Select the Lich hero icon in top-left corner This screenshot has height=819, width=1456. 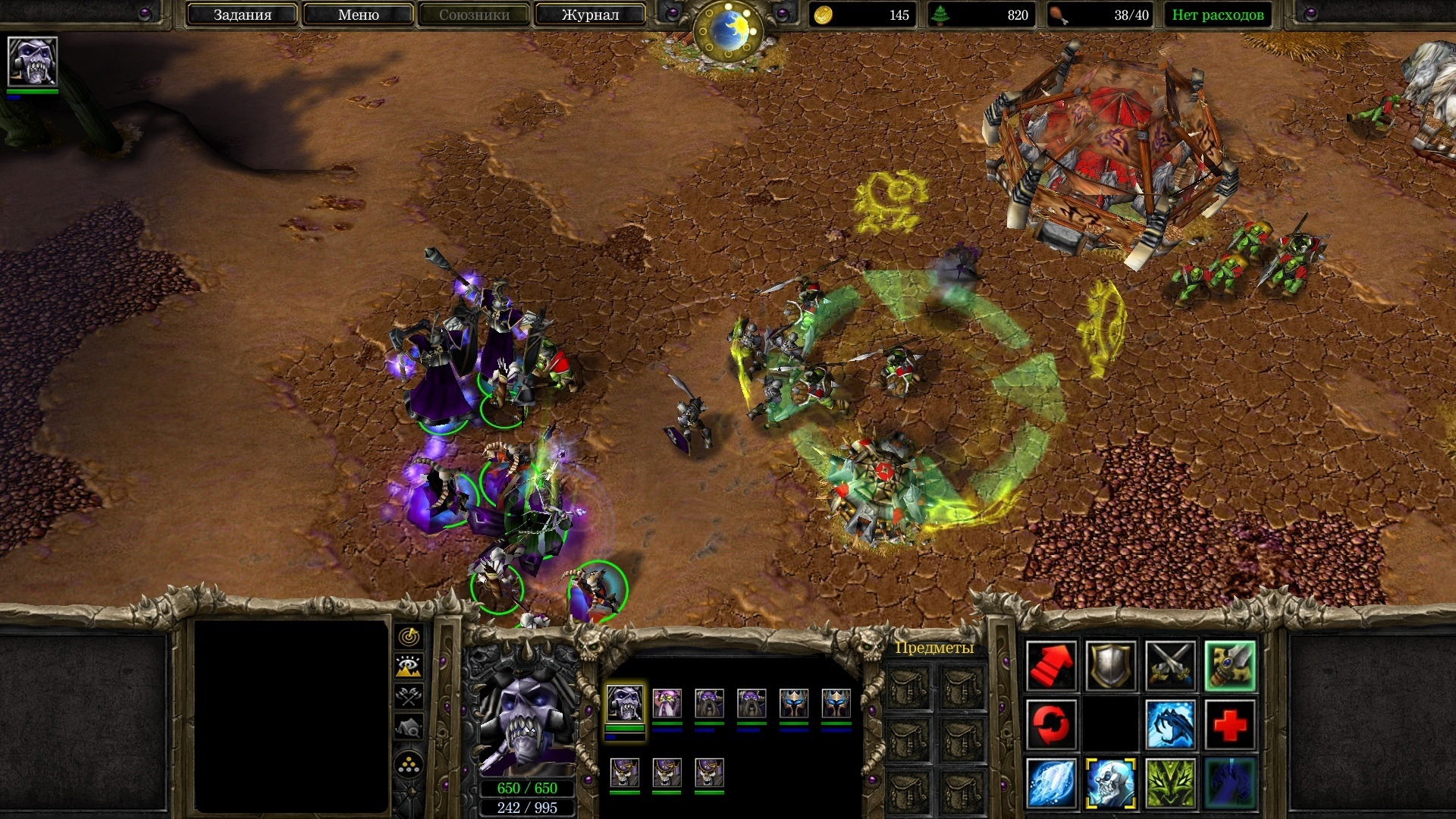pos(32,61)
